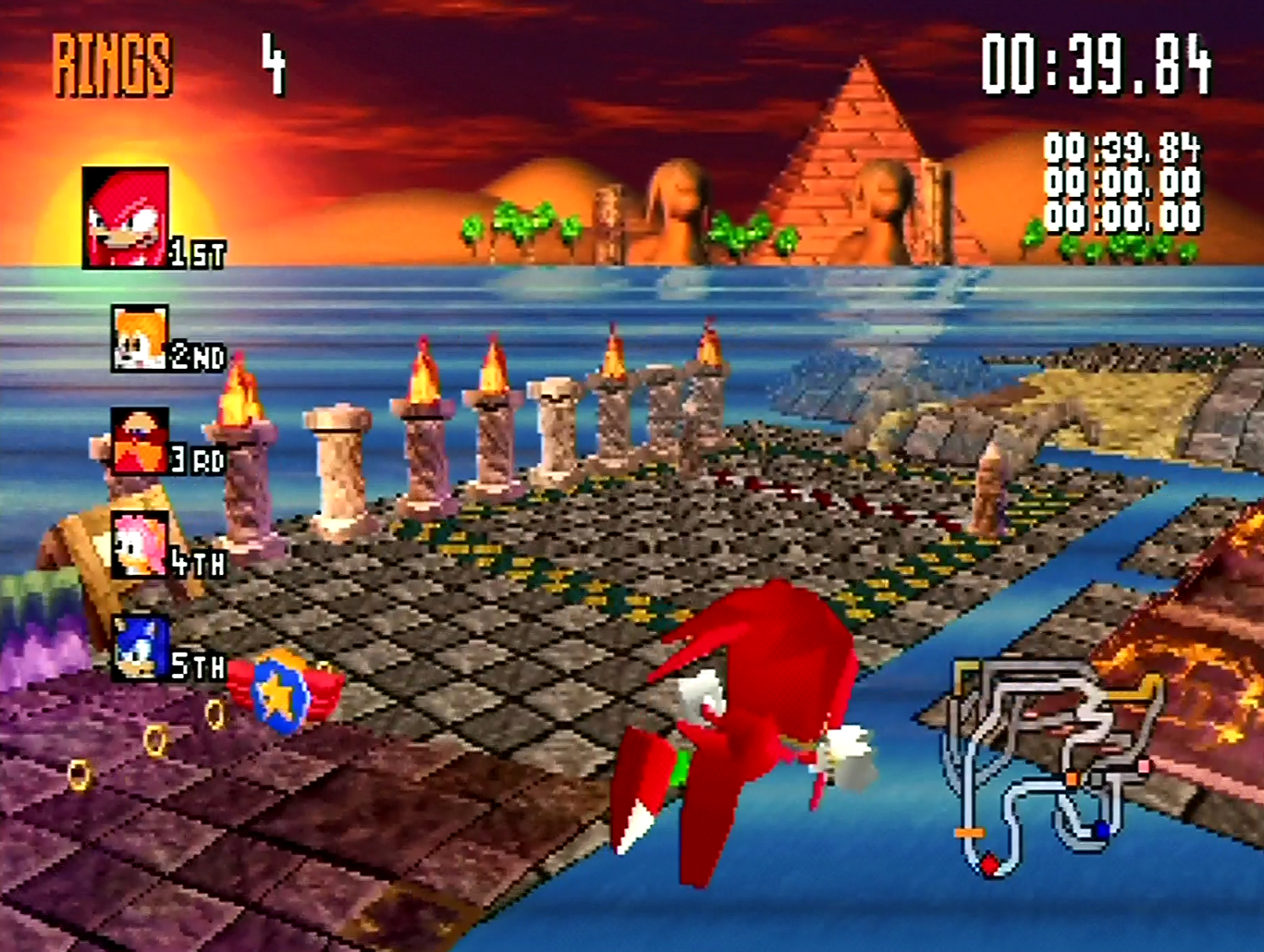The width and height of the screenshot is (1264, 952).
Task: Pick Amy's 4th place portrait
Action: click(140, 545)
